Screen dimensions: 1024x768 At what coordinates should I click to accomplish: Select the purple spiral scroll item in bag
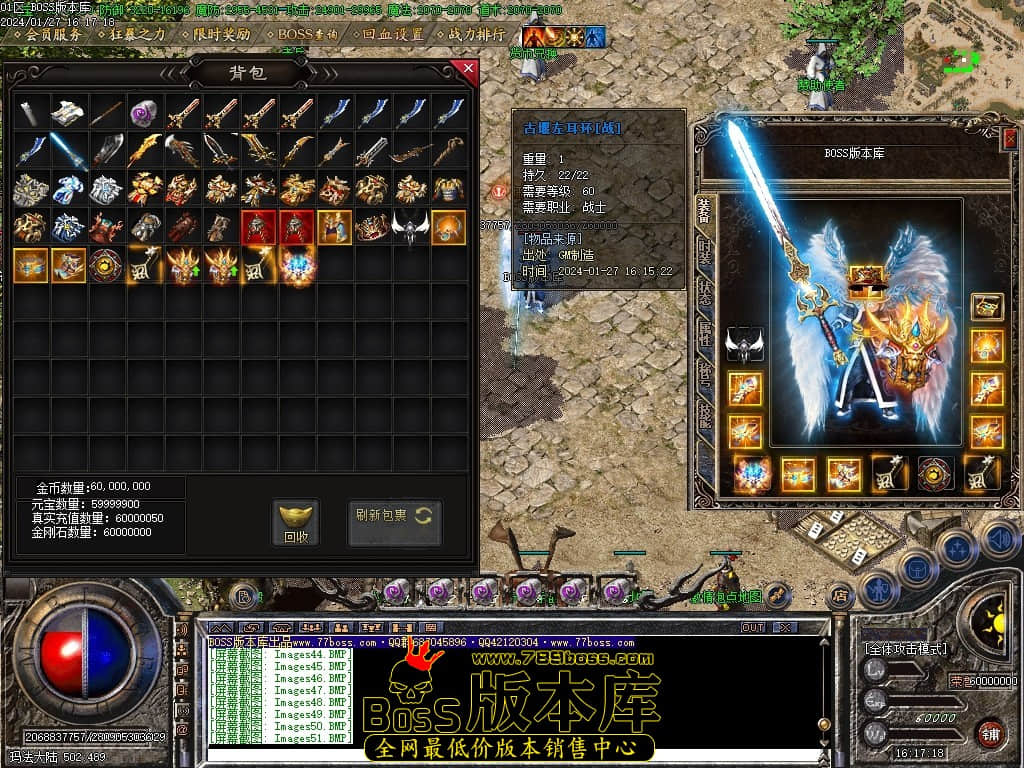144,112
